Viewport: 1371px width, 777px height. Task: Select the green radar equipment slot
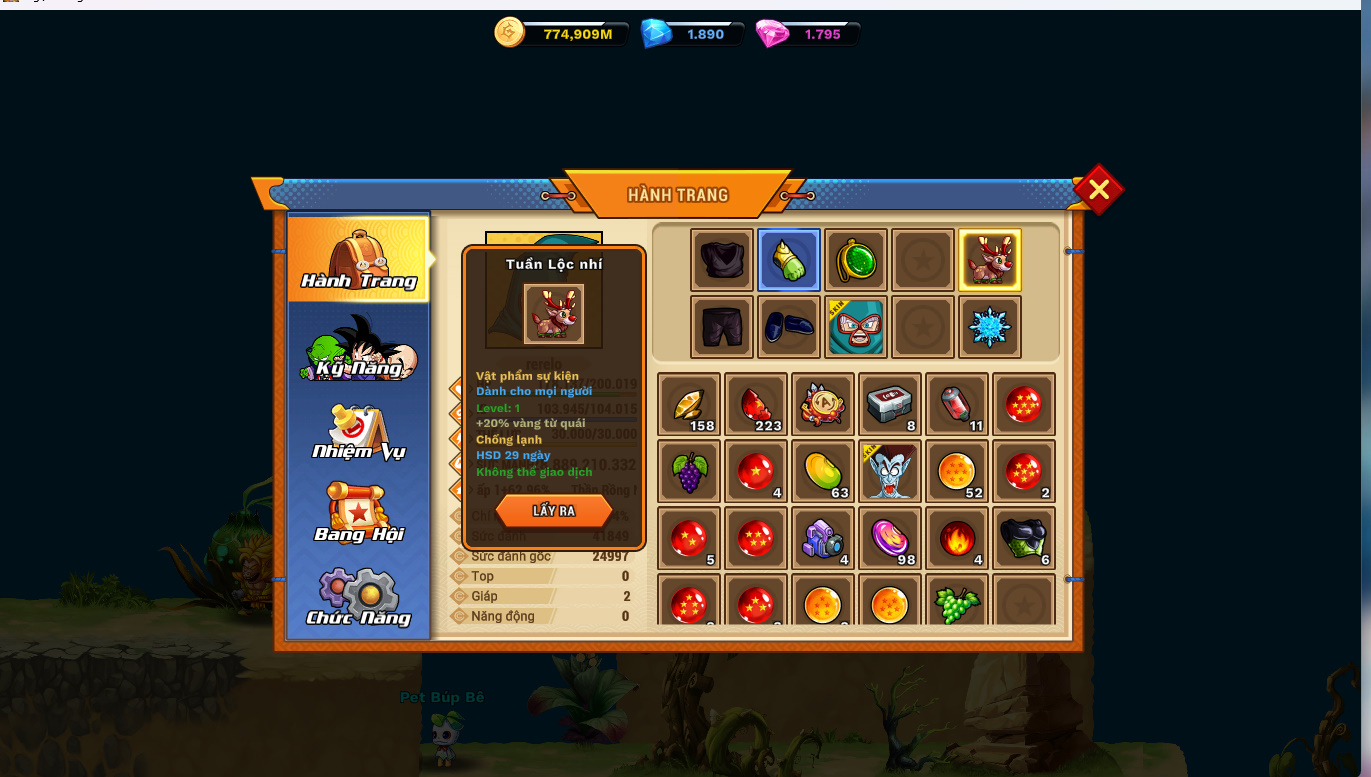856,260
